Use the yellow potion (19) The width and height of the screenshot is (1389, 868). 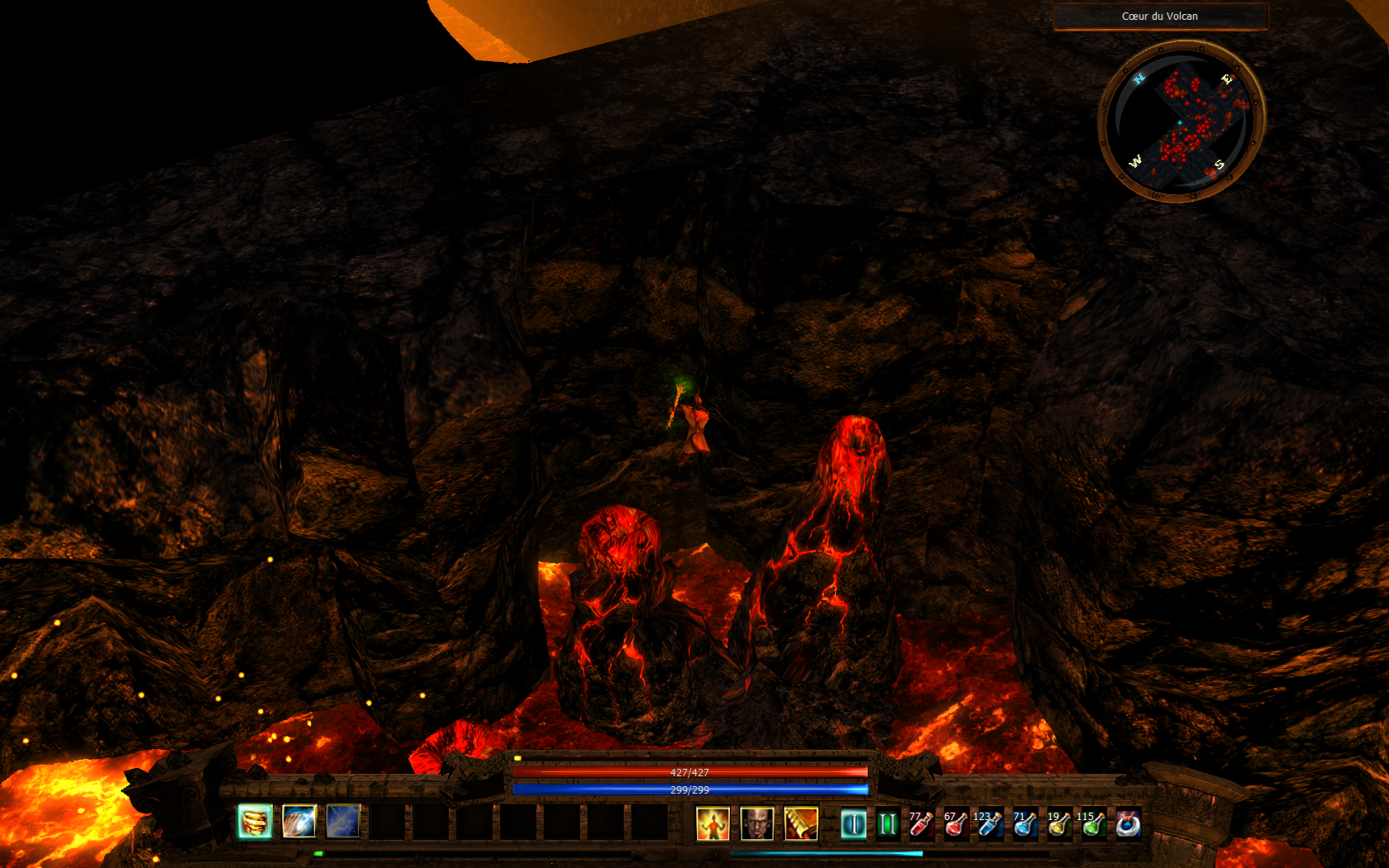(1059, 824)
